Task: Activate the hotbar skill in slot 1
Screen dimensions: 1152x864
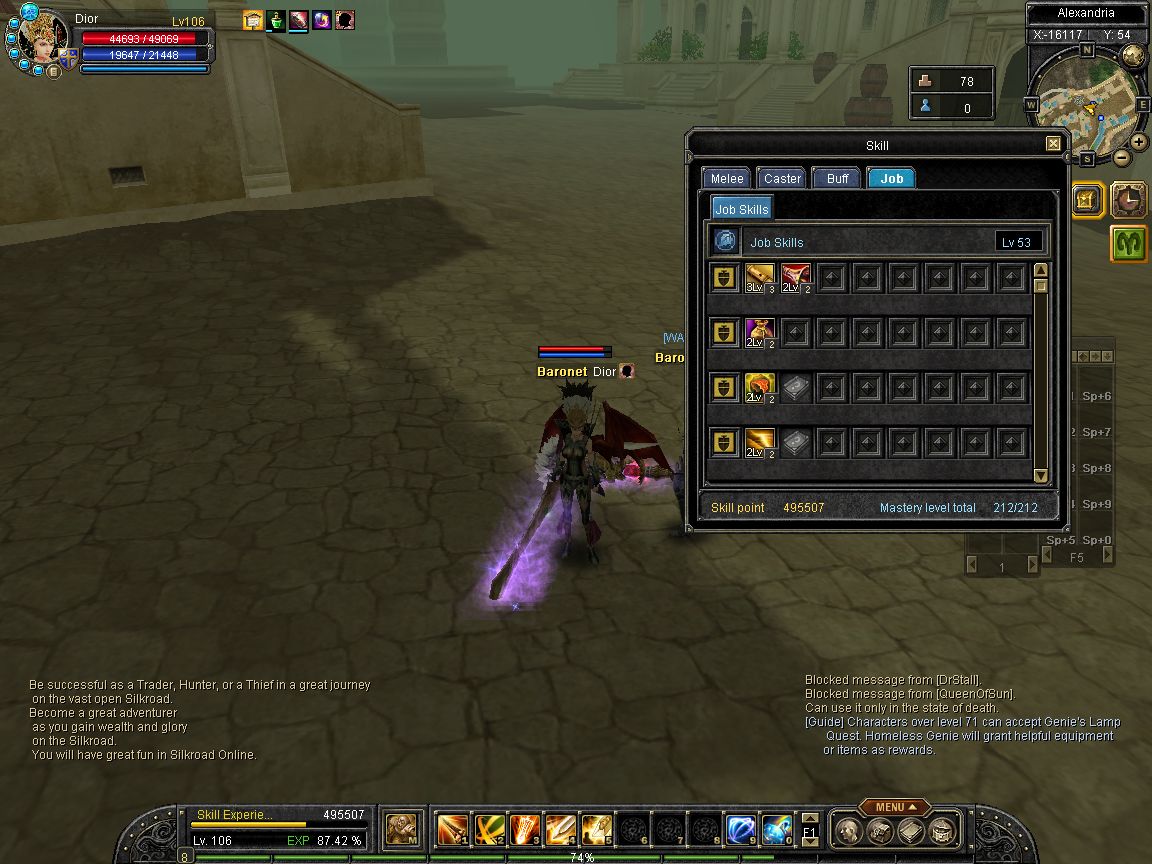Action: (452, 829)
